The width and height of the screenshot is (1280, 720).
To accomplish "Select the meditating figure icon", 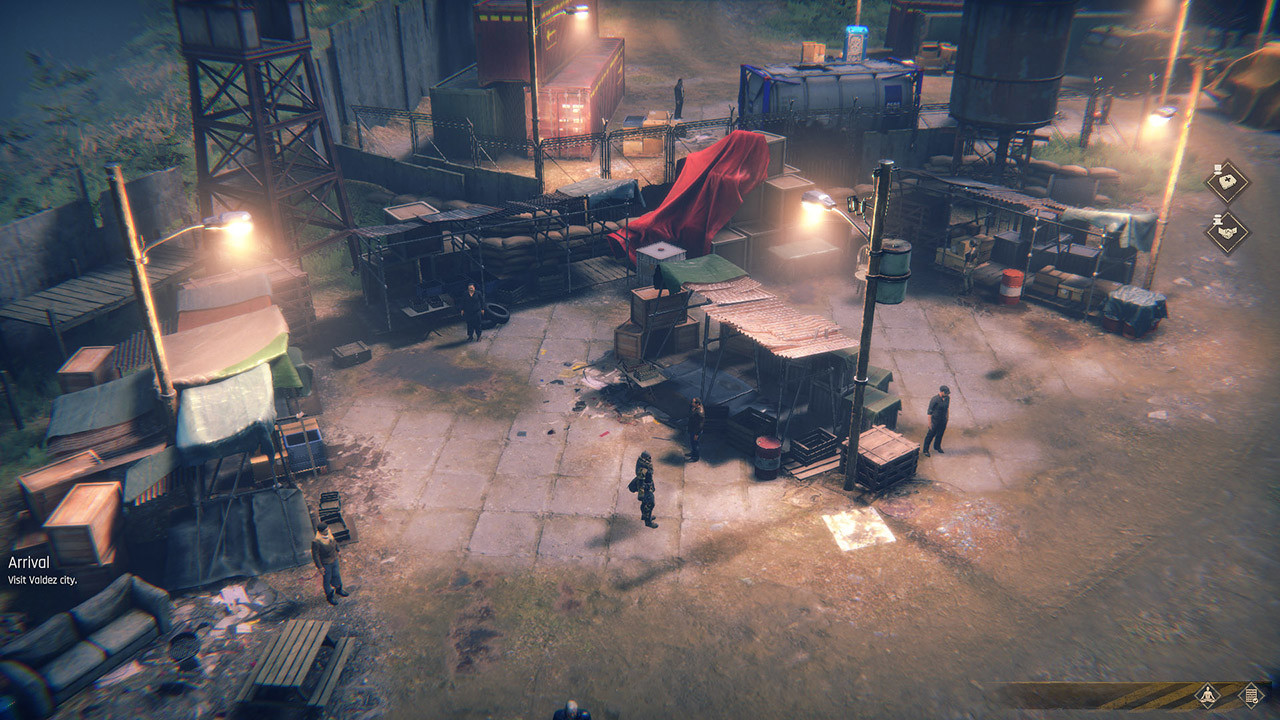I will pos(1208,695).
